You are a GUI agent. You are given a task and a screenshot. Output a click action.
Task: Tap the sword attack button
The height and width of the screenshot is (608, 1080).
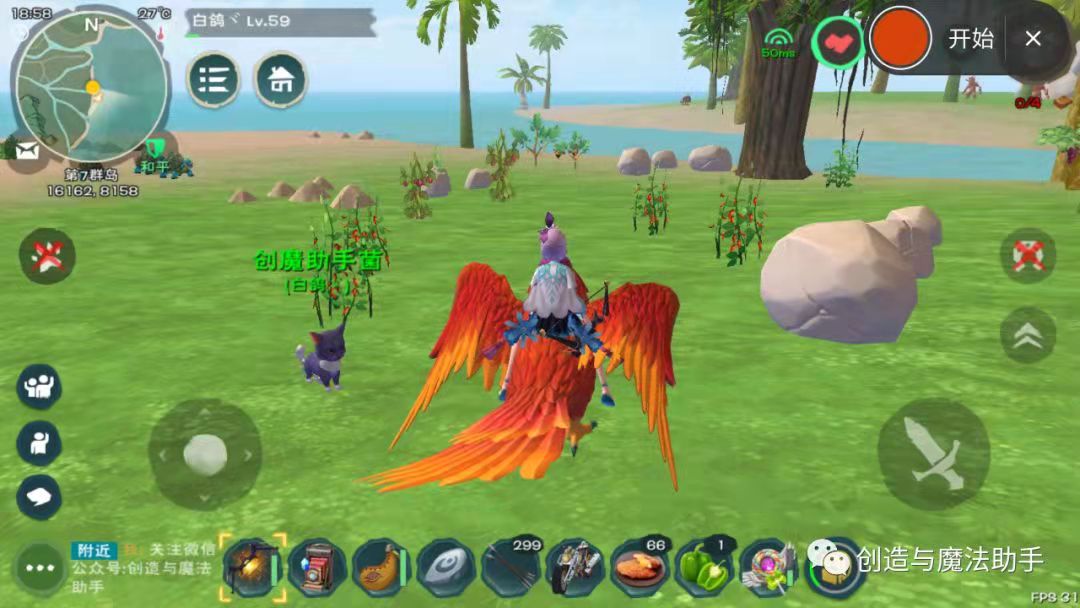click(x=933, y=454)
